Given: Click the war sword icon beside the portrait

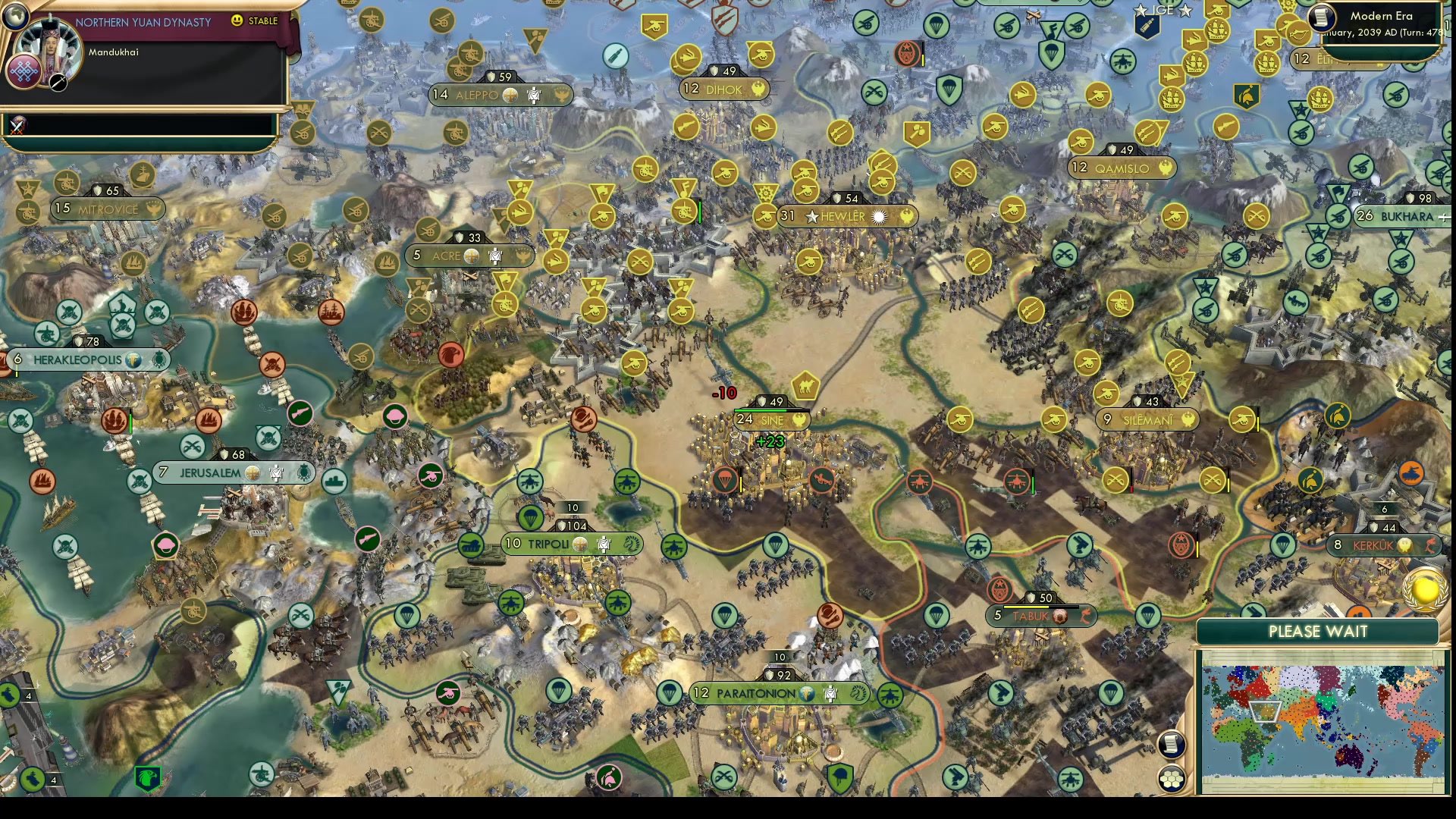Looking at the screenshot, I should (58, 83).
